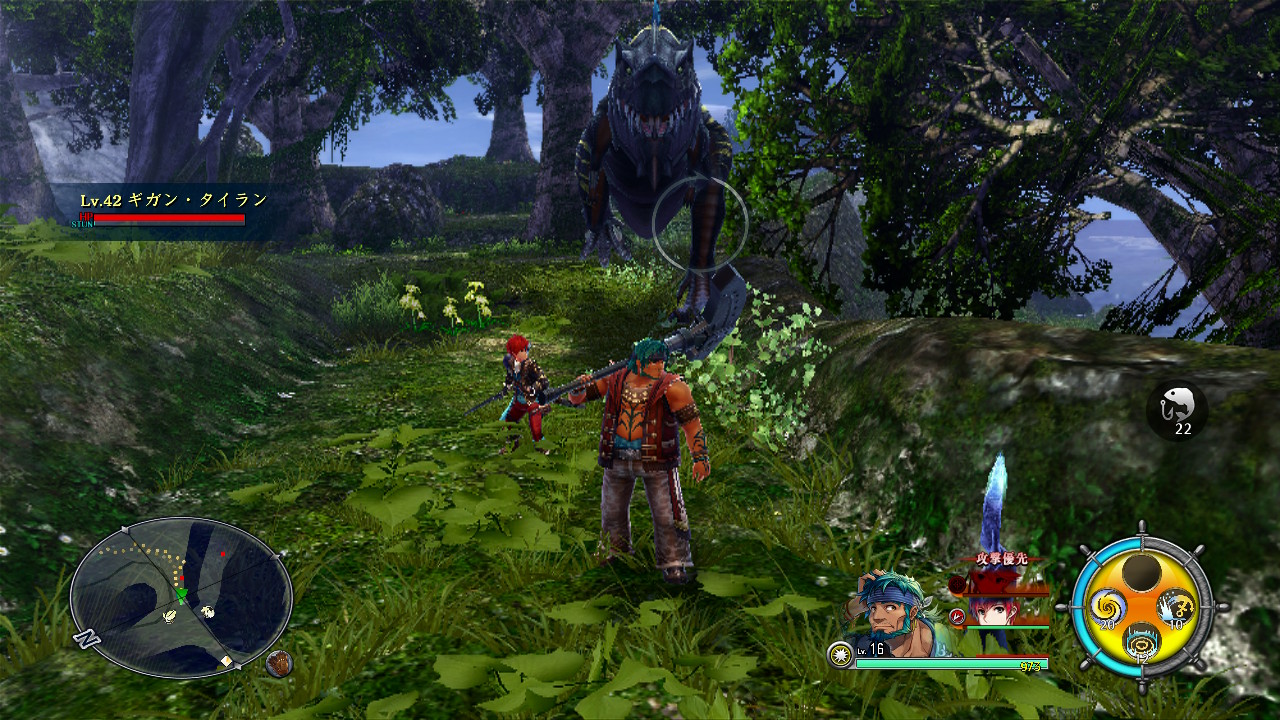Screen dimensions: 1280x720
Task: Choose the empty top skill slot
Action: coord(1141,572)
